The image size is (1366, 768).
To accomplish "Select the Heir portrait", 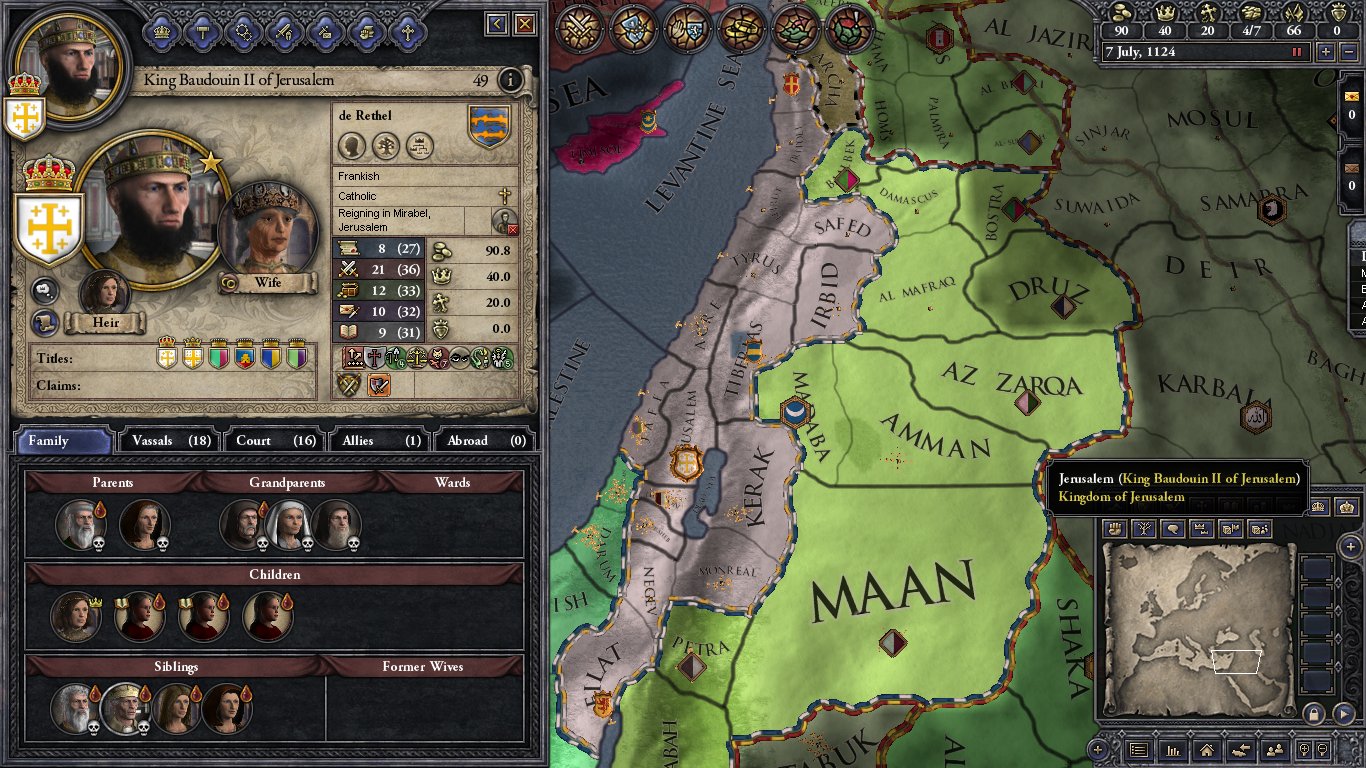I will (x=104, y=294).
